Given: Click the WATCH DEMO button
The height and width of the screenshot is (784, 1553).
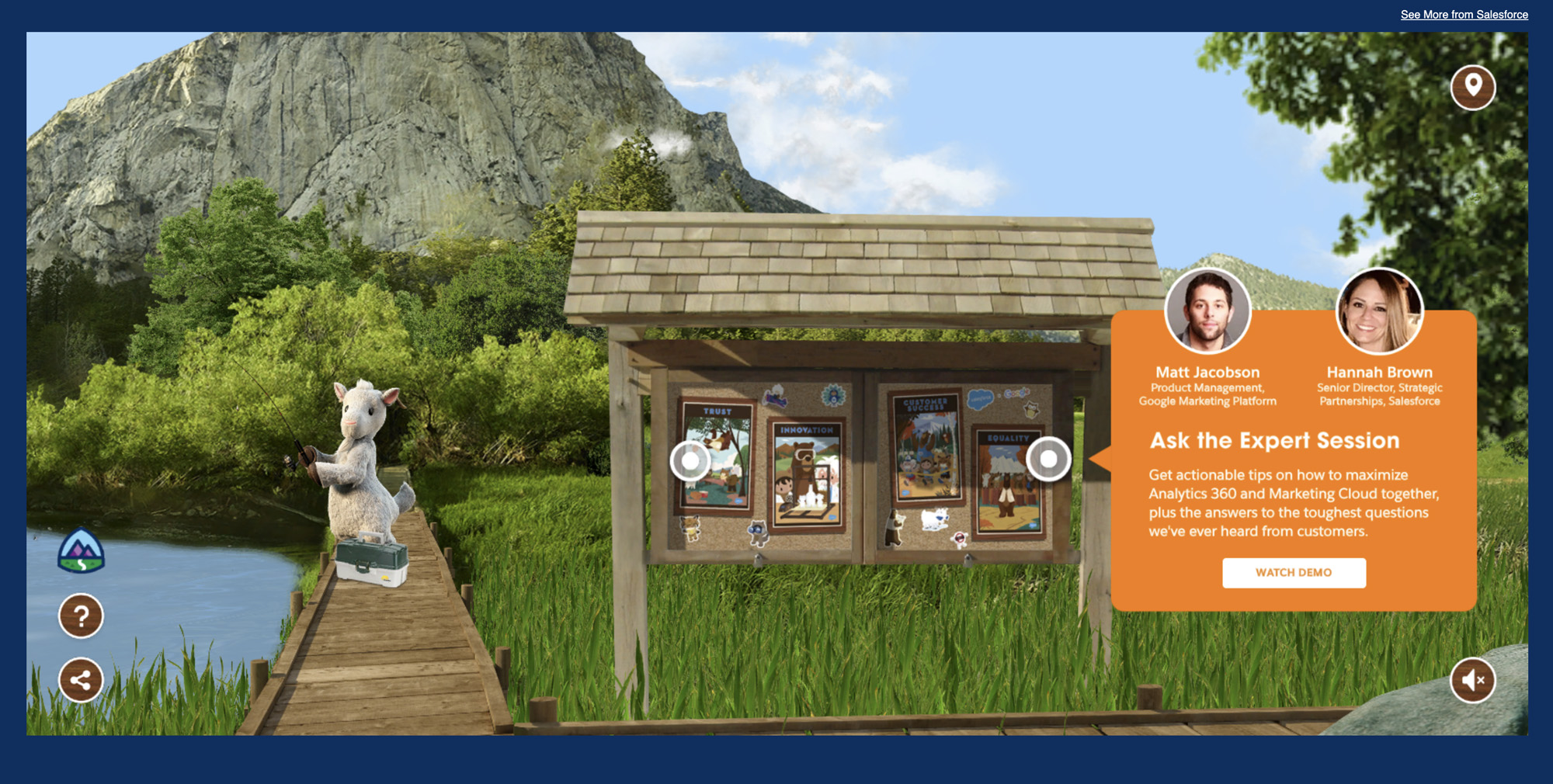Looking at the screenshot, I should [1294, 573].
